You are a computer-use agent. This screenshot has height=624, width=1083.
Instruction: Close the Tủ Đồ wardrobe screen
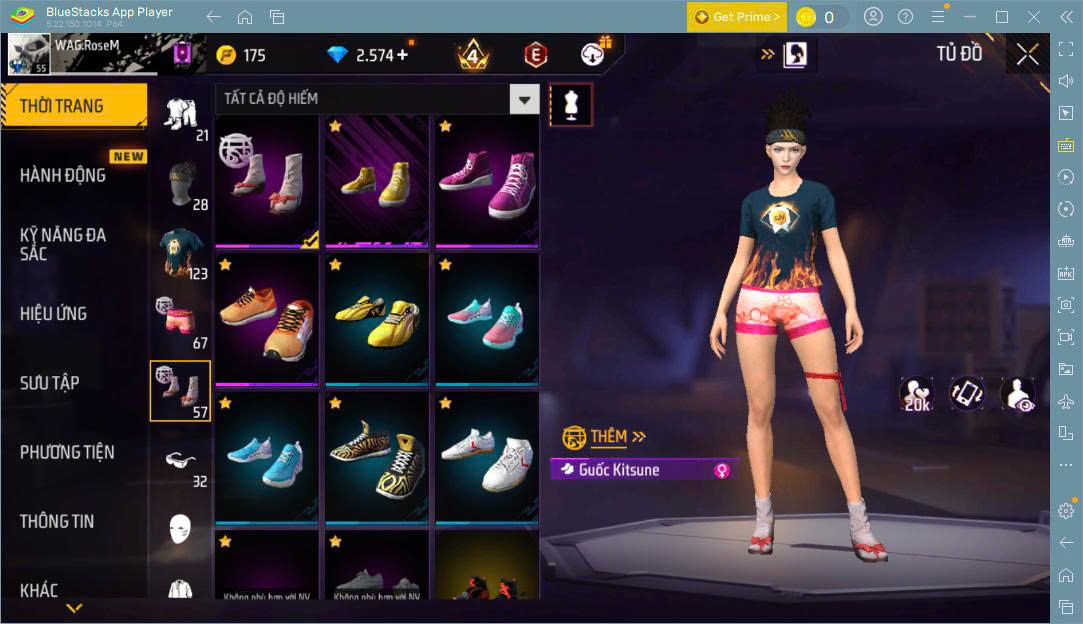click(x=1027, y=55)
